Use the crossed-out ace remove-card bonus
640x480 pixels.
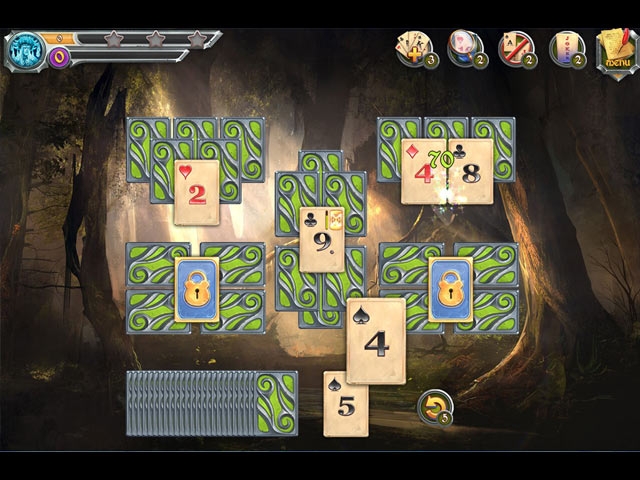click(516, 47)
